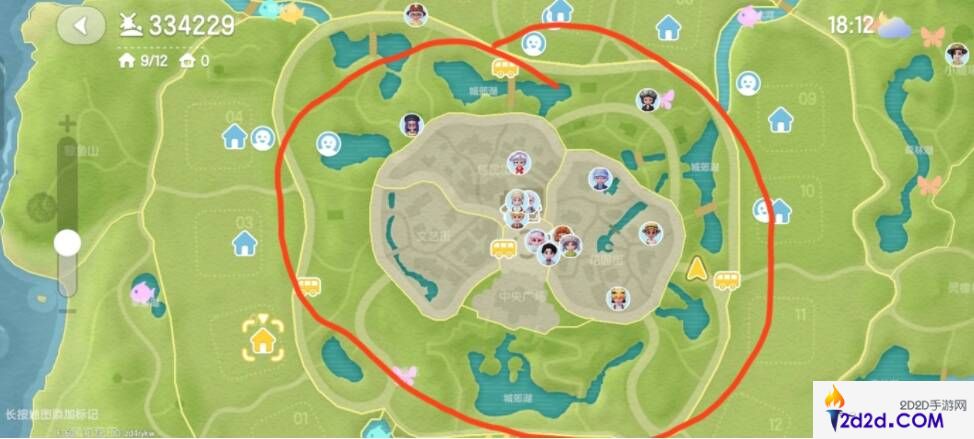The image size is (974, 439).
Task: Select the orange butterfly above plot 09
Action: [932, 37]
